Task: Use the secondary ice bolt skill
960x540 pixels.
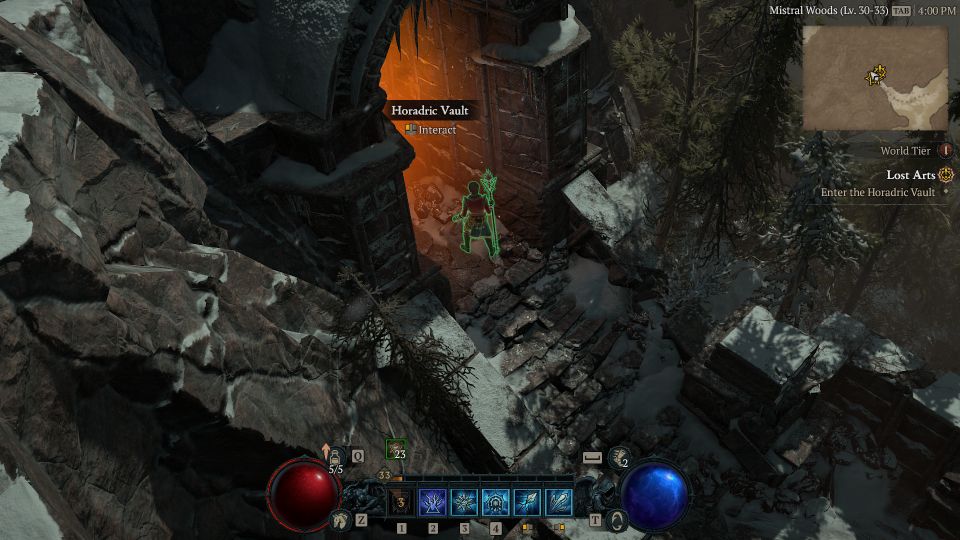Action: (559, 502)
